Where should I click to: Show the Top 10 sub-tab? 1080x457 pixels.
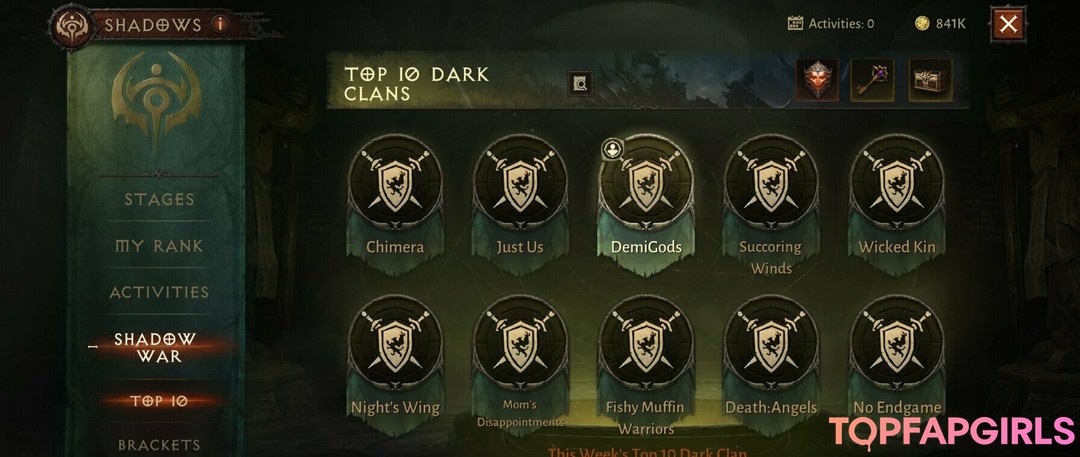pos(159,401)
